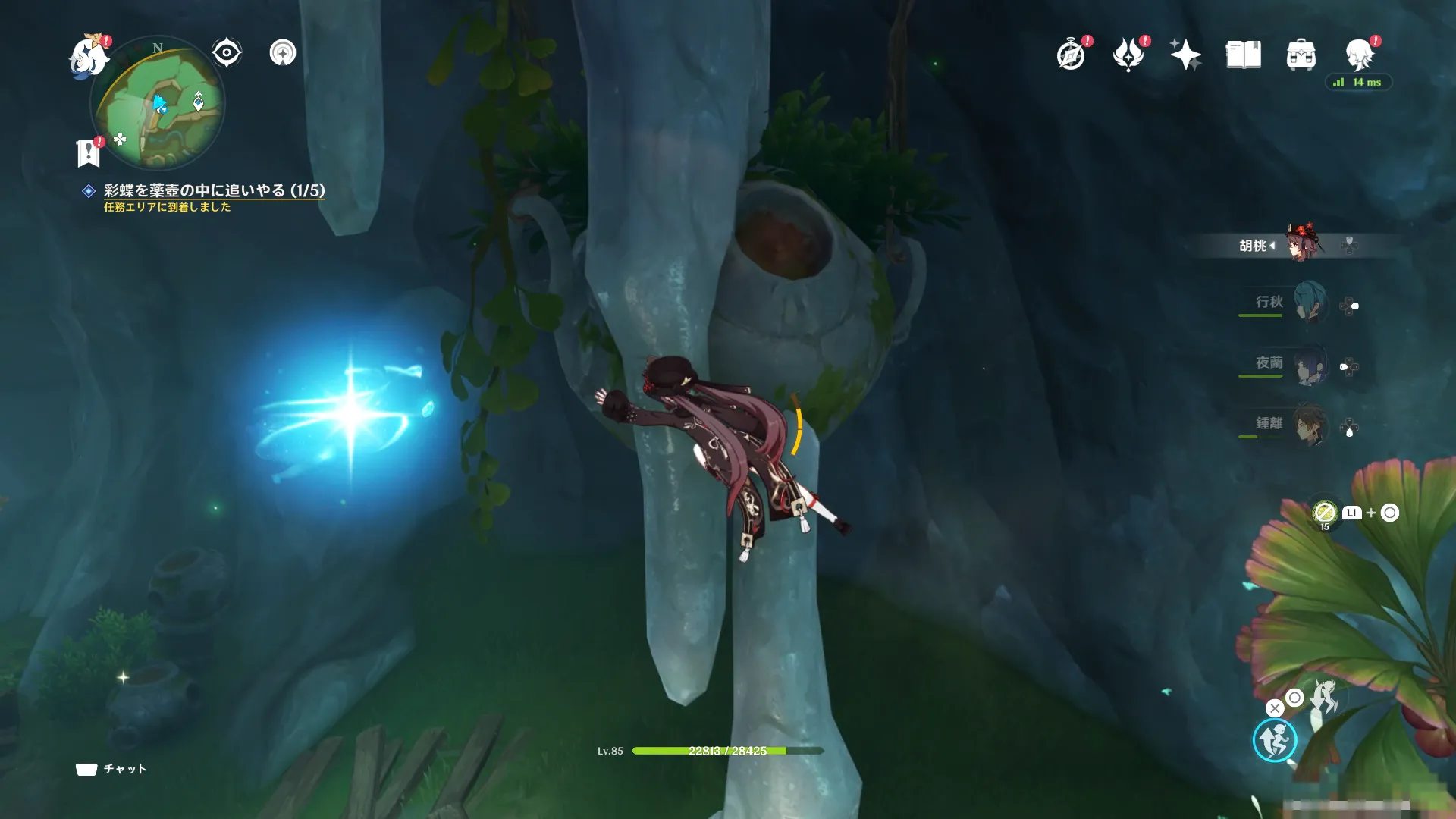Open the icon right of elemental sight
This screenshot has width=1456, height=819.
click(283, 53)
